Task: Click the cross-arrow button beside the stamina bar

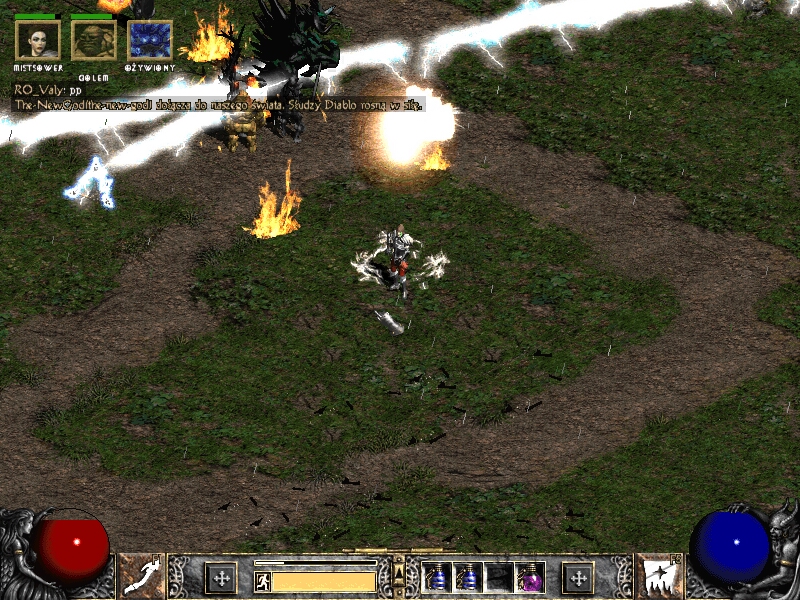Action: (x=220, y=577)
